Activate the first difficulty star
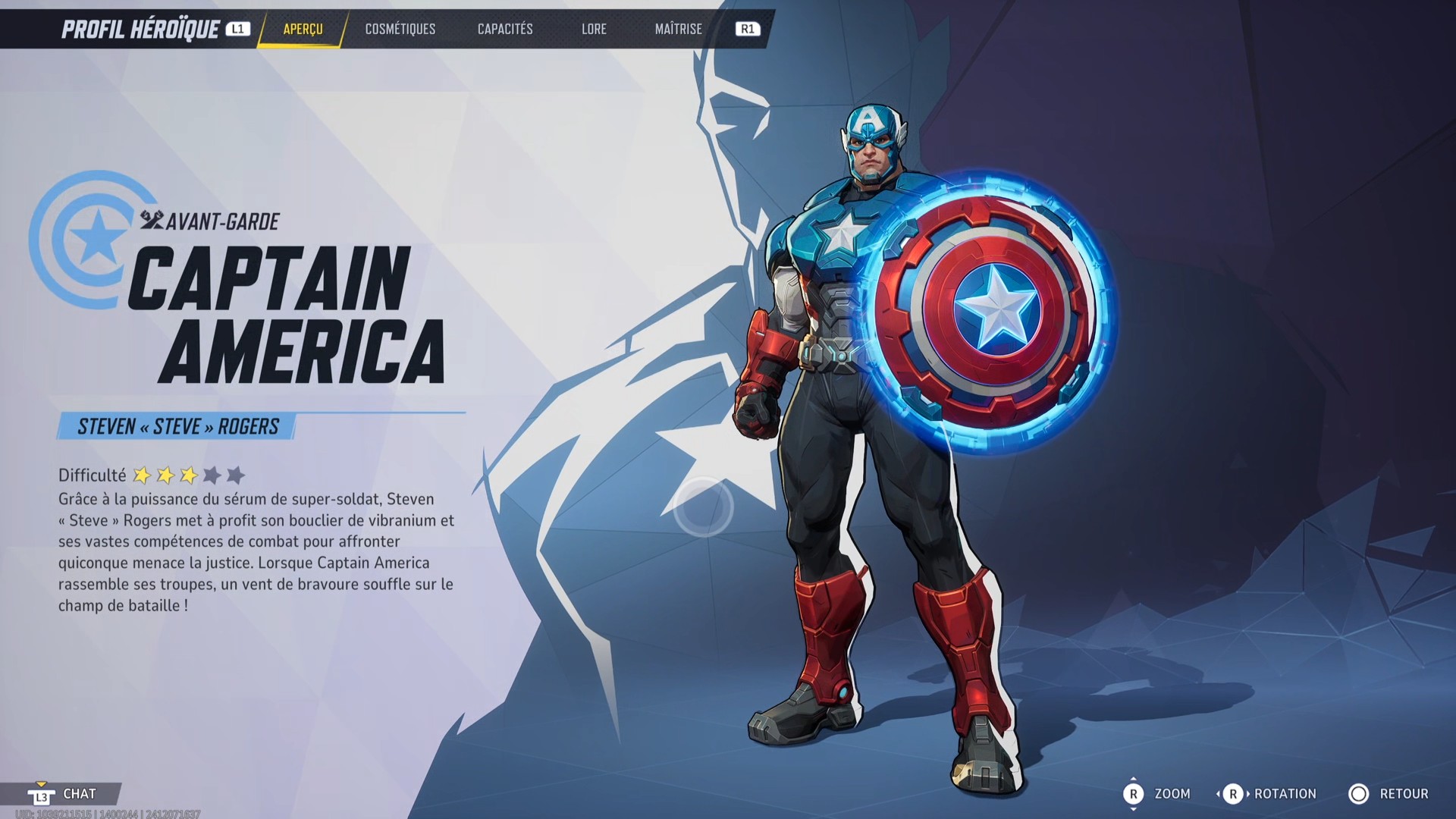Viewport: 1456px width, 819px height. (143, 475)
